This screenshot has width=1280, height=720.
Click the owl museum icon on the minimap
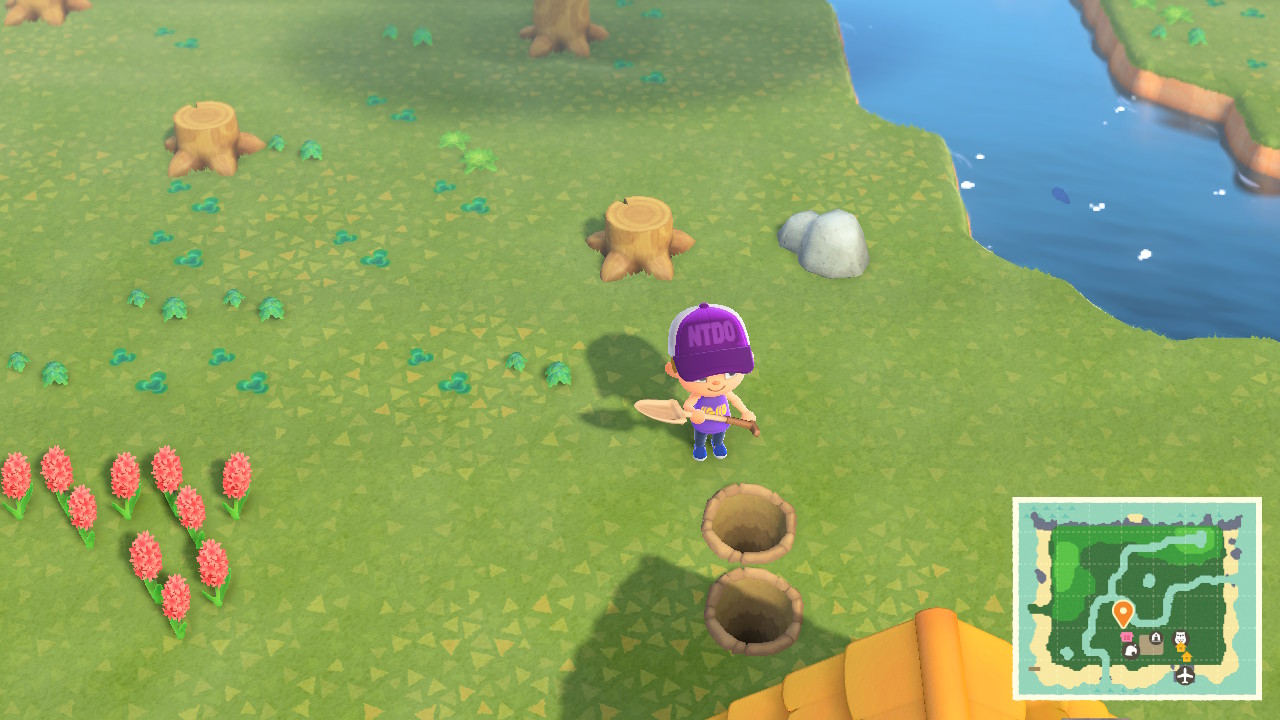point(1179,637)
